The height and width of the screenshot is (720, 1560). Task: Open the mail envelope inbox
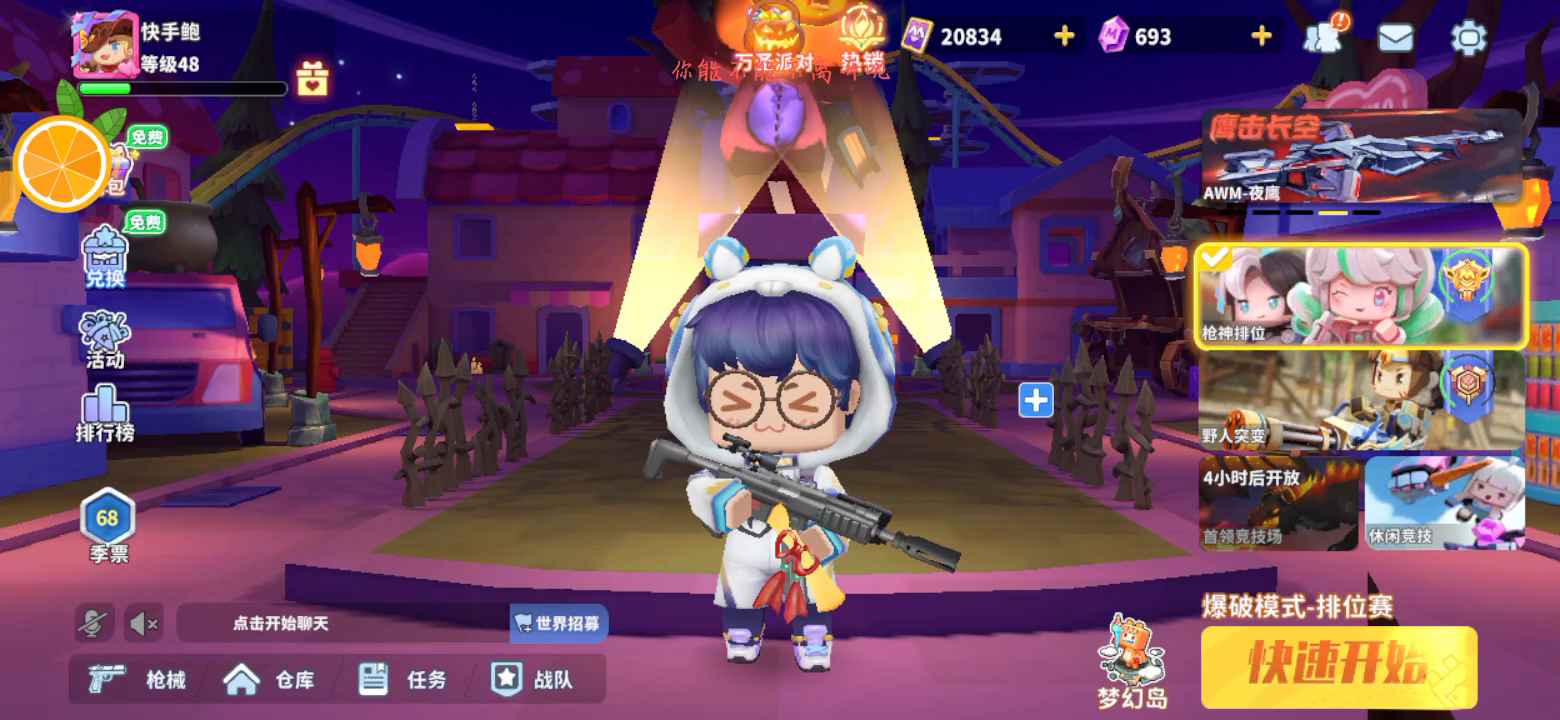1395,37
